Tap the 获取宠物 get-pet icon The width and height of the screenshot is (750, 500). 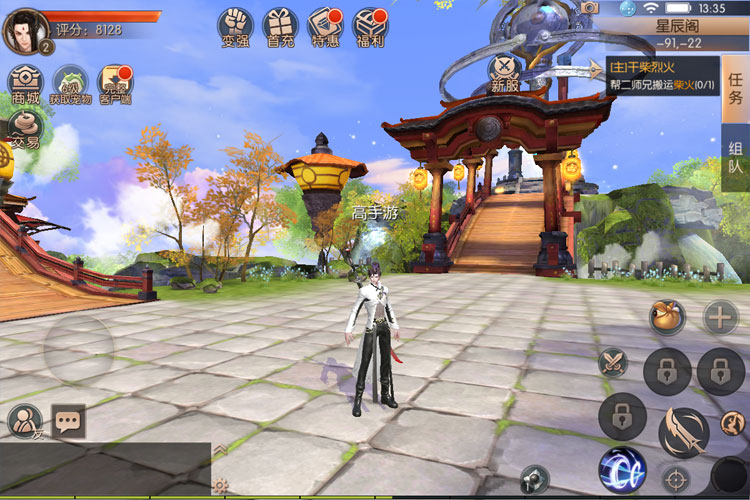[x=71, y=83]
